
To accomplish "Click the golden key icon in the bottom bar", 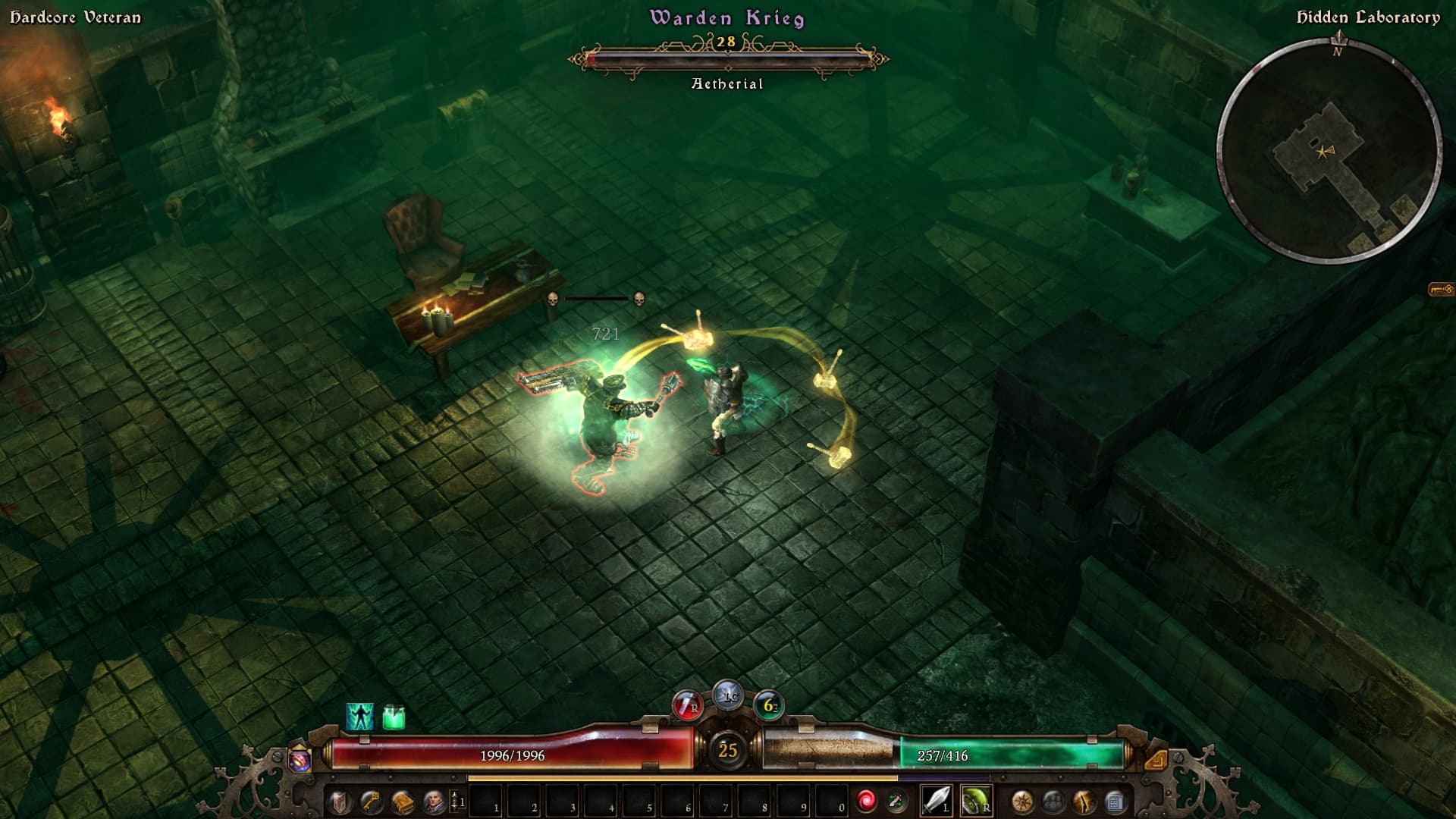I will [371, 802].
